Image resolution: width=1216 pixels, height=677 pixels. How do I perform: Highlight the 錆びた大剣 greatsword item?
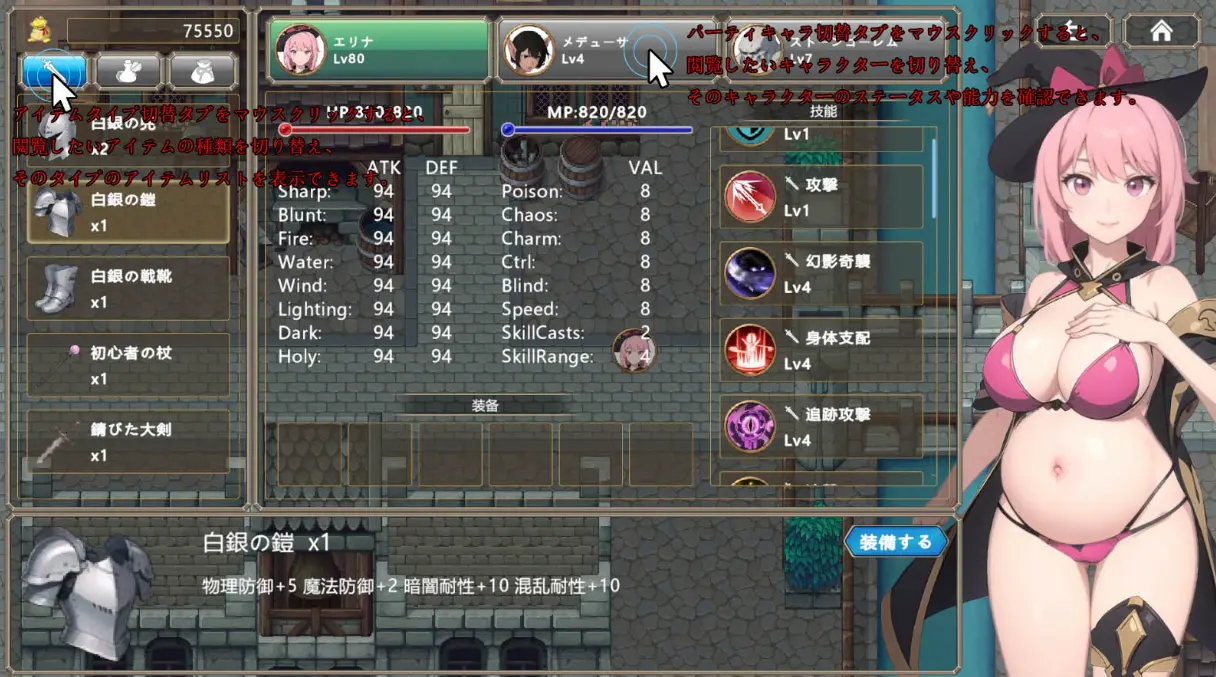pos(128,442)
